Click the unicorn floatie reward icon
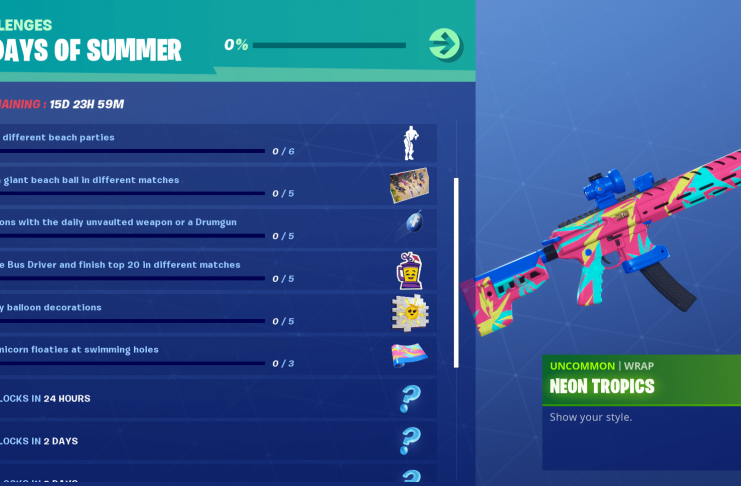The image size is (741, 486). point(409,356)
